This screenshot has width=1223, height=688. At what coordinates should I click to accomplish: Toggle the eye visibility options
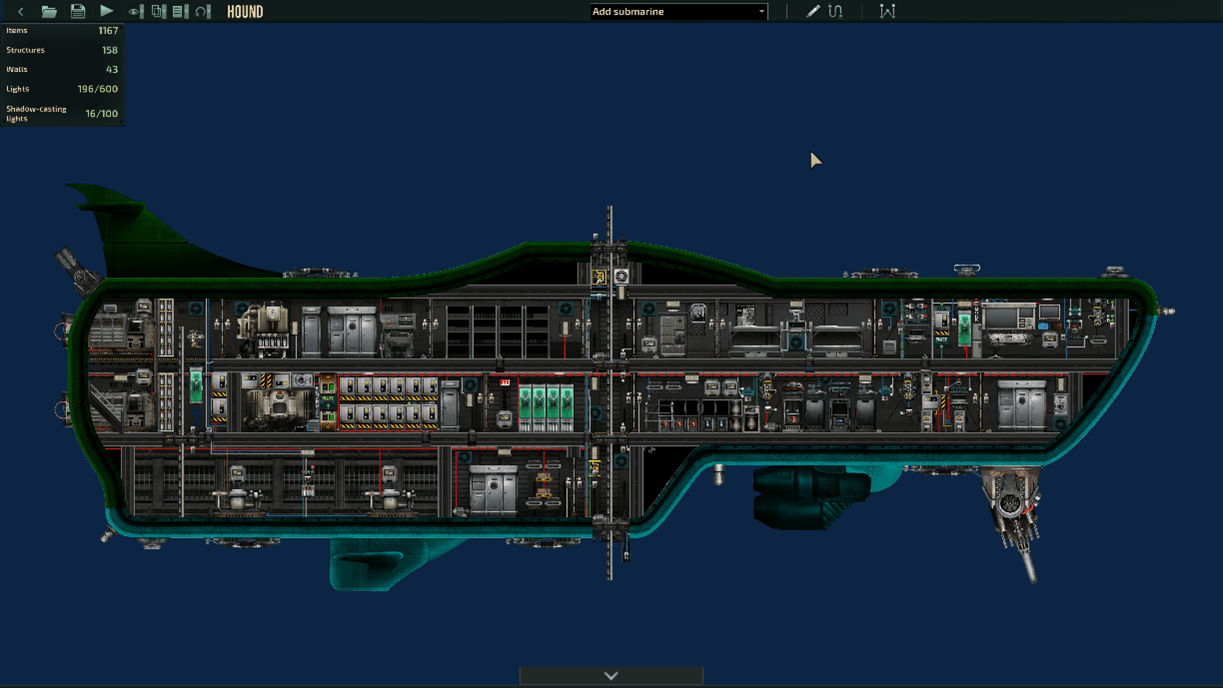[135, 12]
